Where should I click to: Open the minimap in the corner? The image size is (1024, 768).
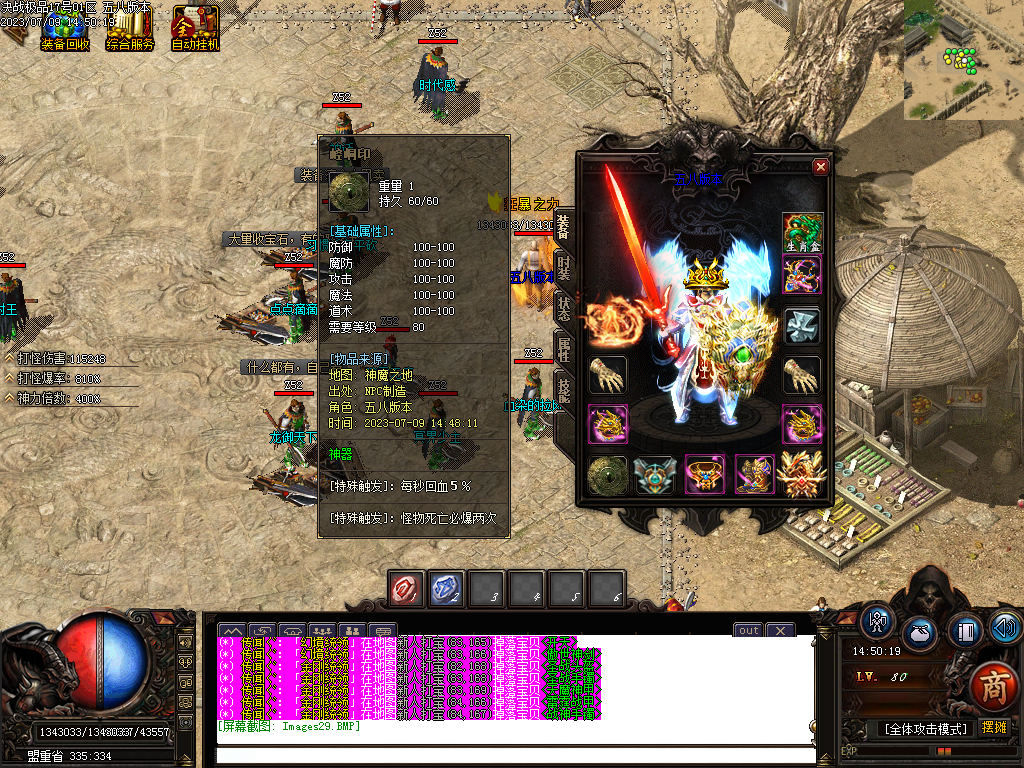(x=963, y=60)
